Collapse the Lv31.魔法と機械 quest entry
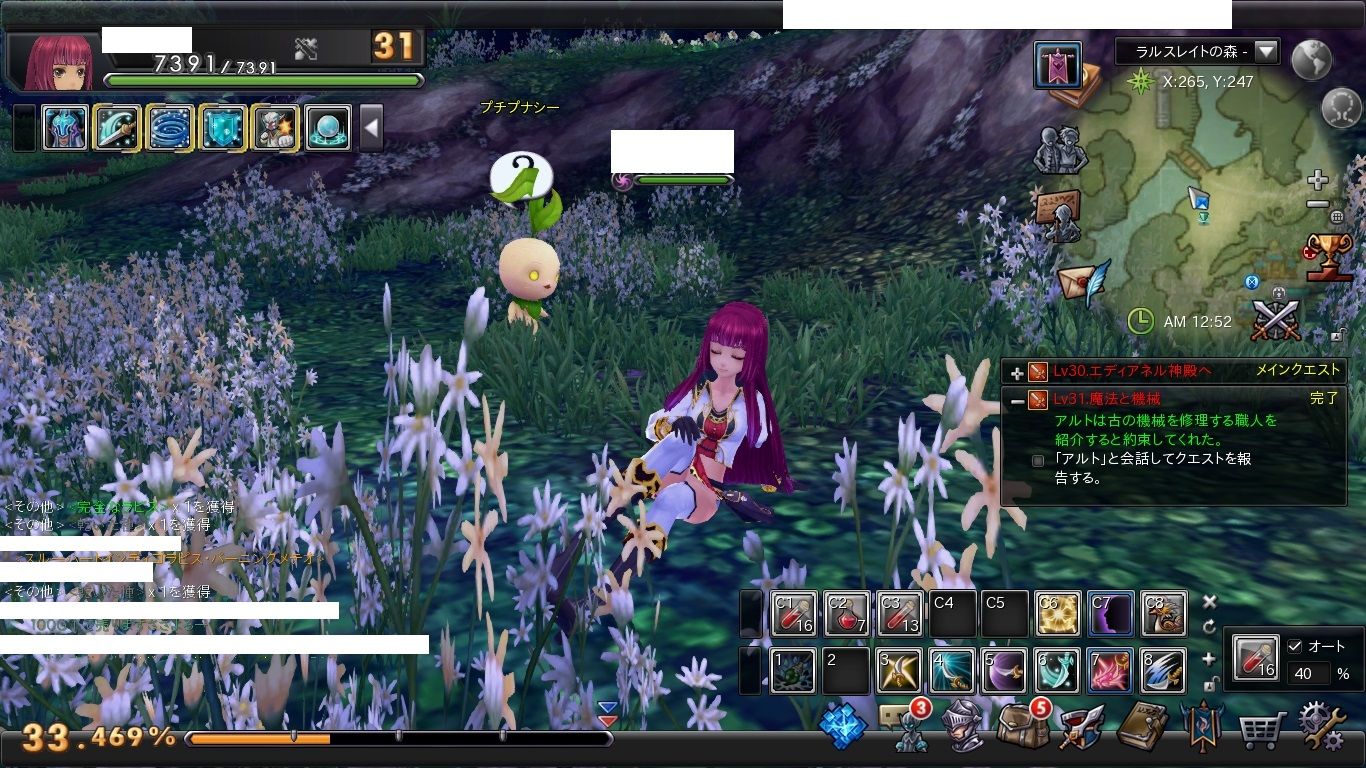Screen dimensions: 1366x768 click(x=1017, y=400)
